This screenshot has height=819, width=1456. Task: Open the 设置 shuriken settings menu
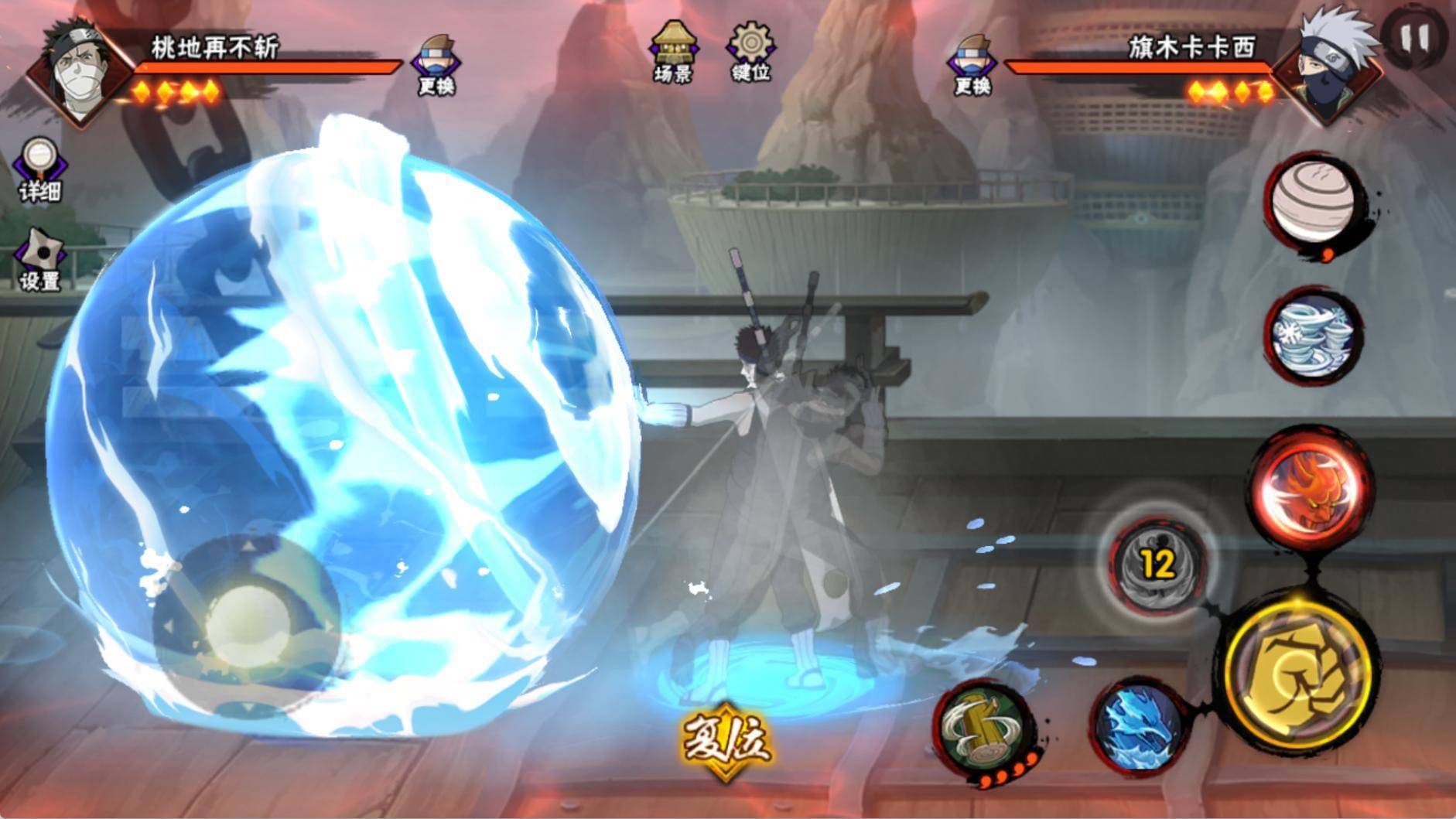pos(39,261)
